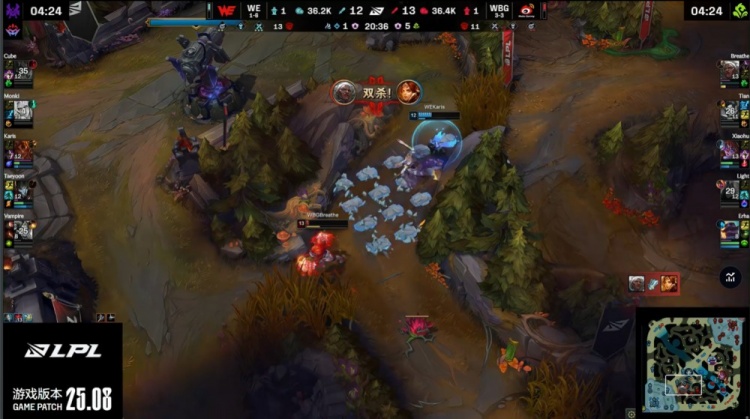Click the WBG team logo on scoreboard
This screenshot has width=750, height=419.
point(526,11)
